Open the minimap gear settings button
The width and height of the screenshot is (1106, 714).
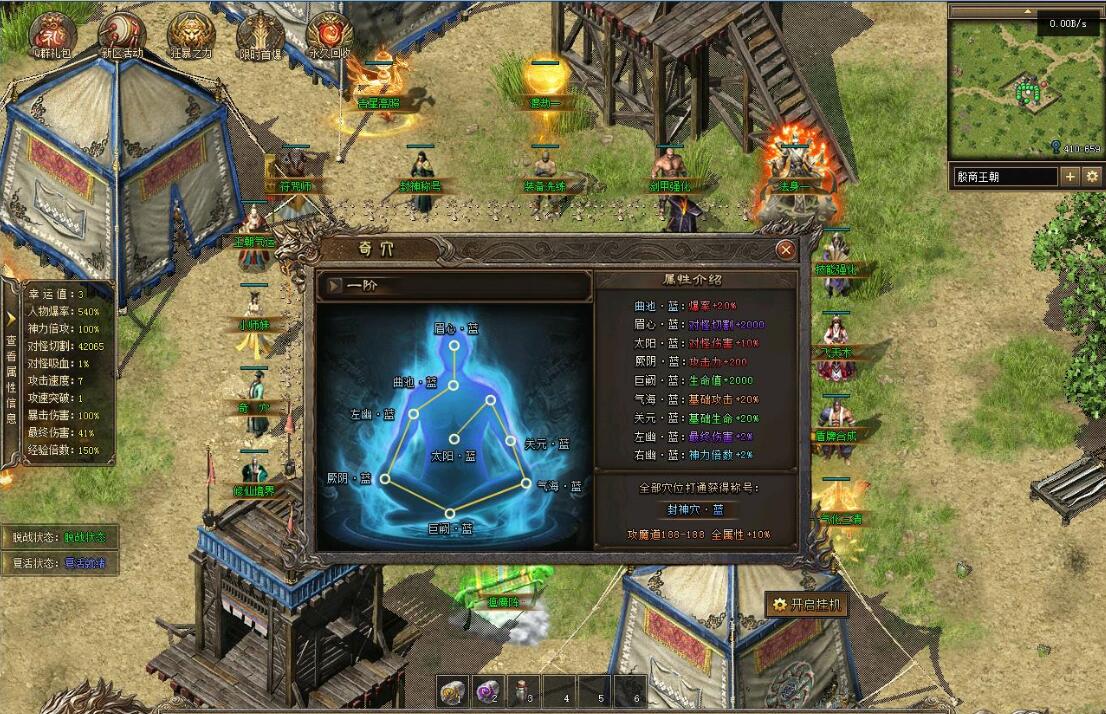point(1091,177)
